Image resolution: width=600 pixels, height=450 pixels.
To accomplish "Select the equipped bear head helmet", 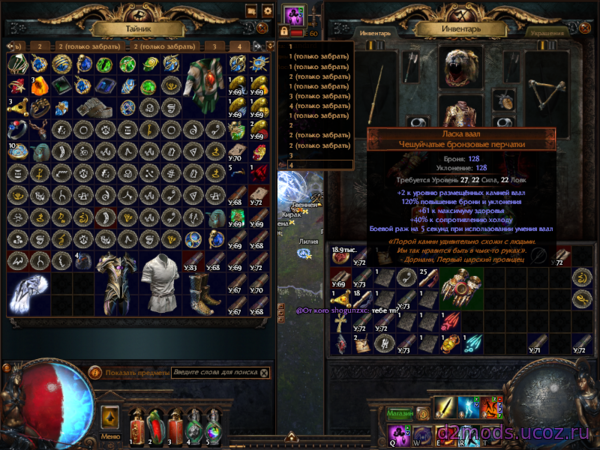I will (460, 68).
